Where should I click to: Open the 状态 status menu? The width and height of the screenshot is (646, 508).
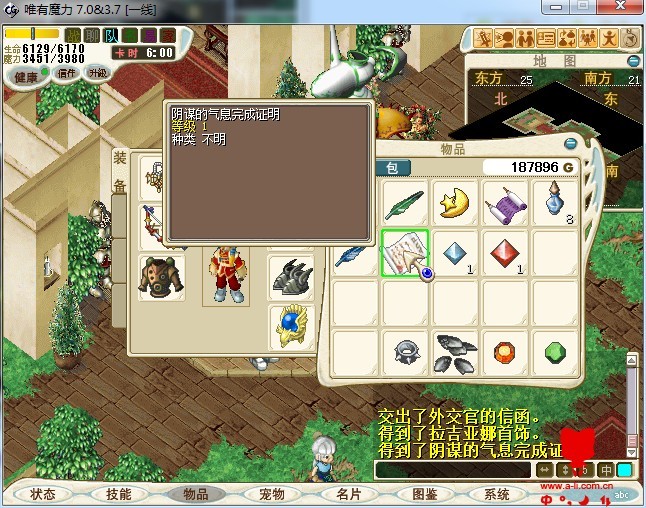[x=43, y=493]
